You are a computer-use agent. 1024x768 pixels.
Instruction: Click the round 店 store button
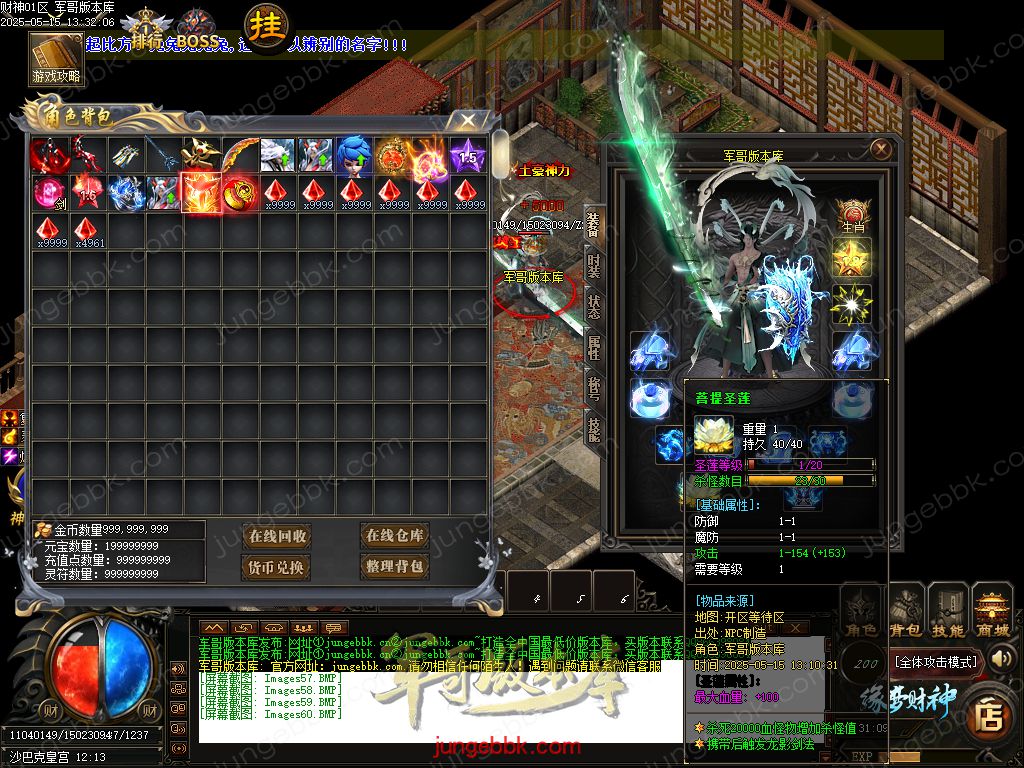pyautogui.click(x=989, y=712)
